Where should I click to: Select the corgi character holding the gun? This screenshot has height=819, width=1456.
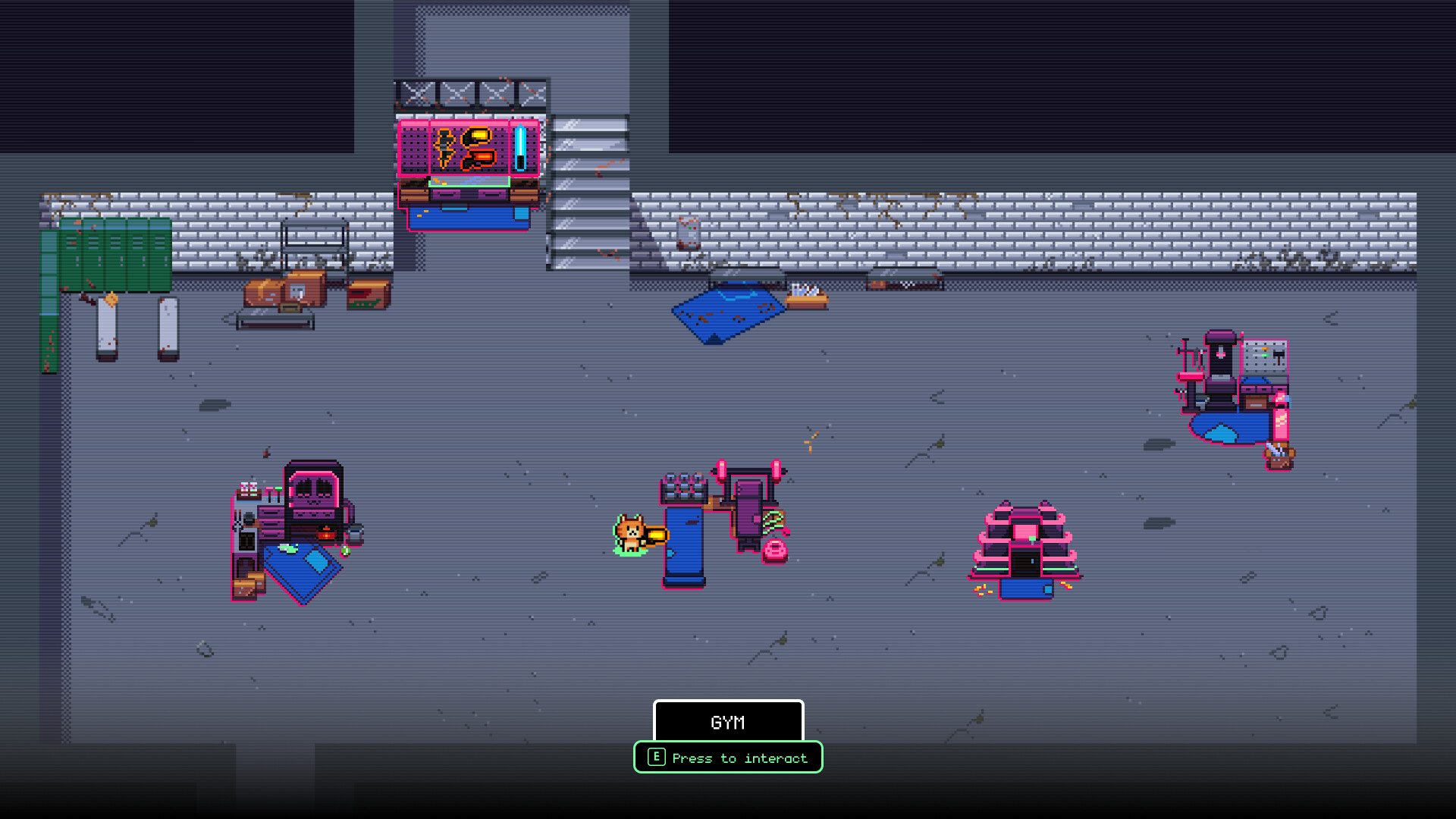[631, 535]
